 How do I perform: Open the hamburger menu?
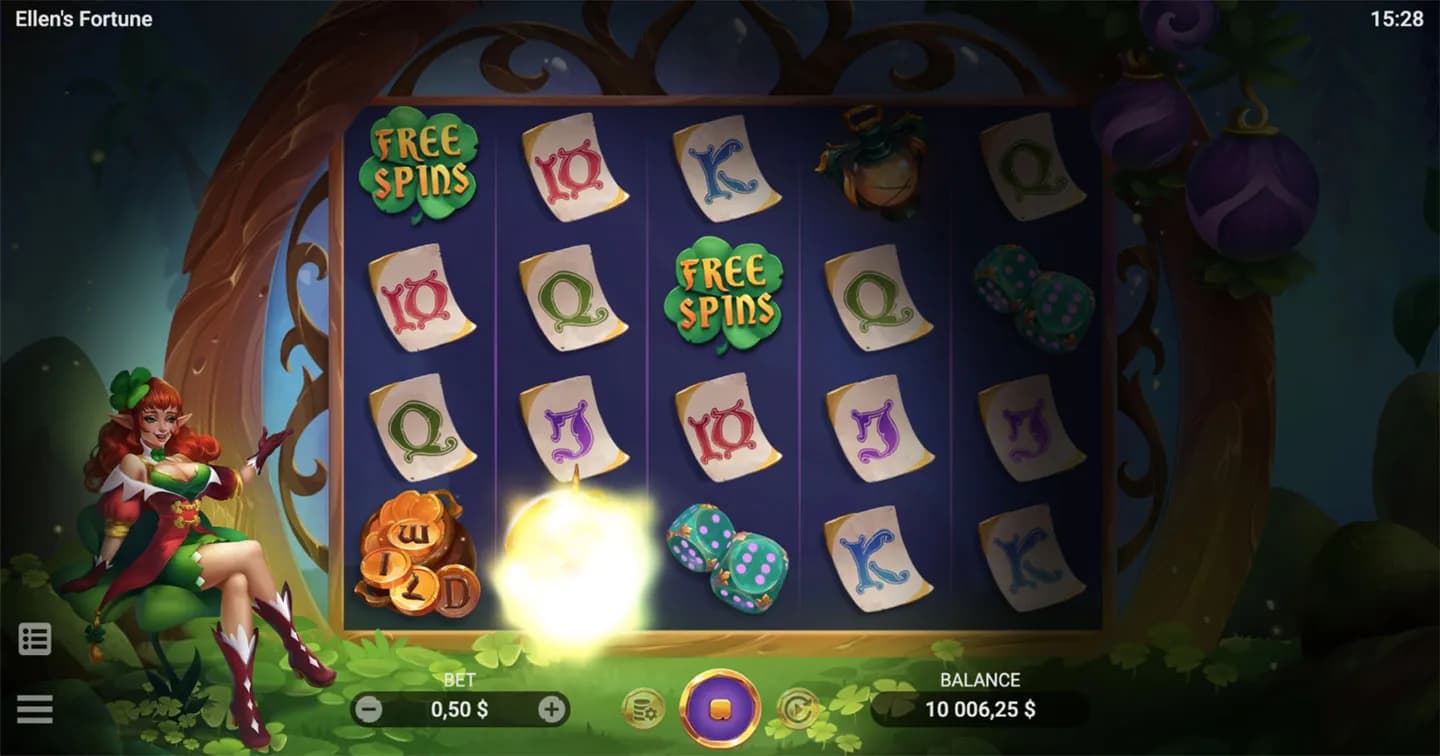[35, 709]
